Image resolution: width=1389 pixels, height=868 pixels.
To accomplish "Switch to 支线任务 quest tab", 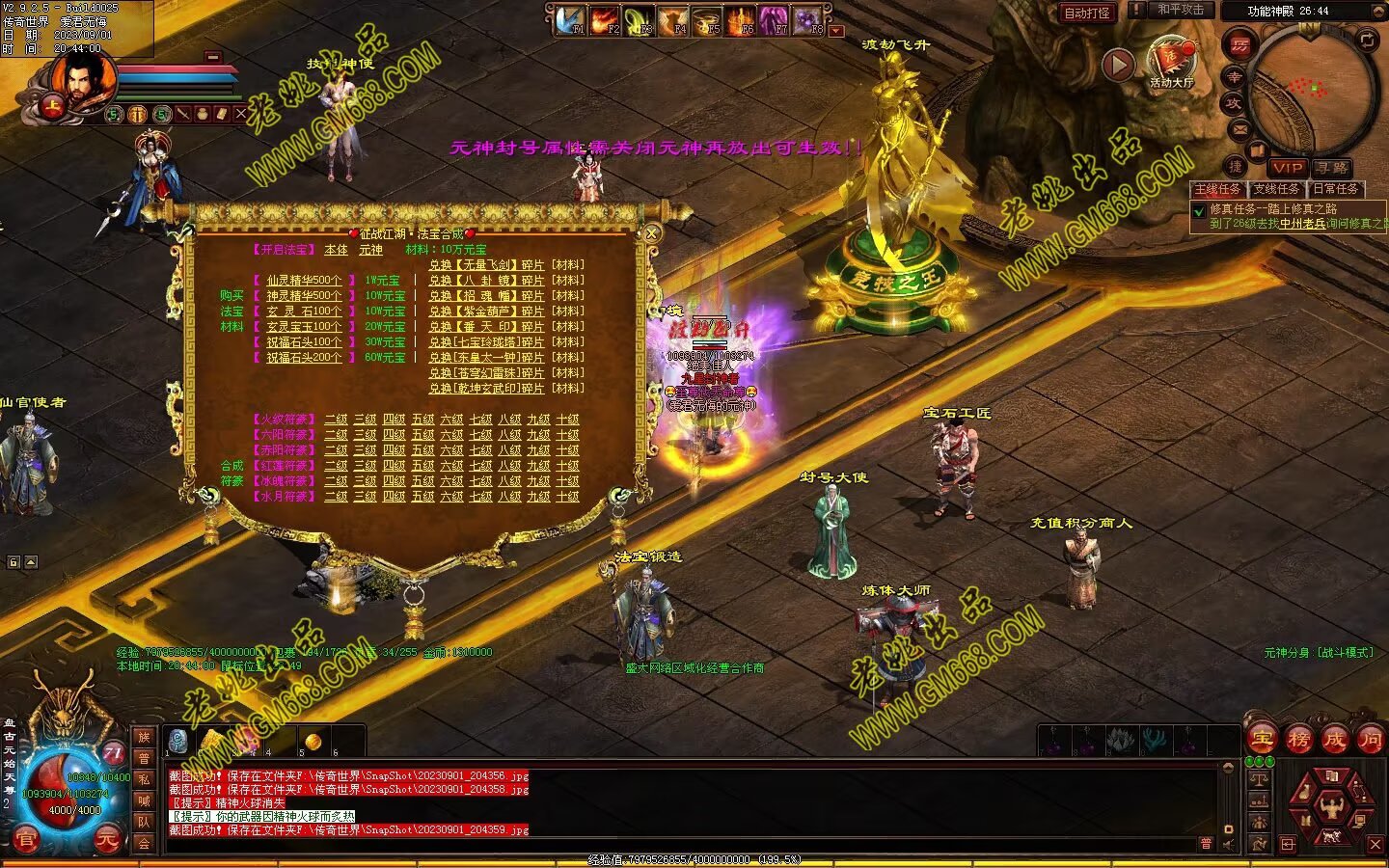I will (x=1276, y=189).
